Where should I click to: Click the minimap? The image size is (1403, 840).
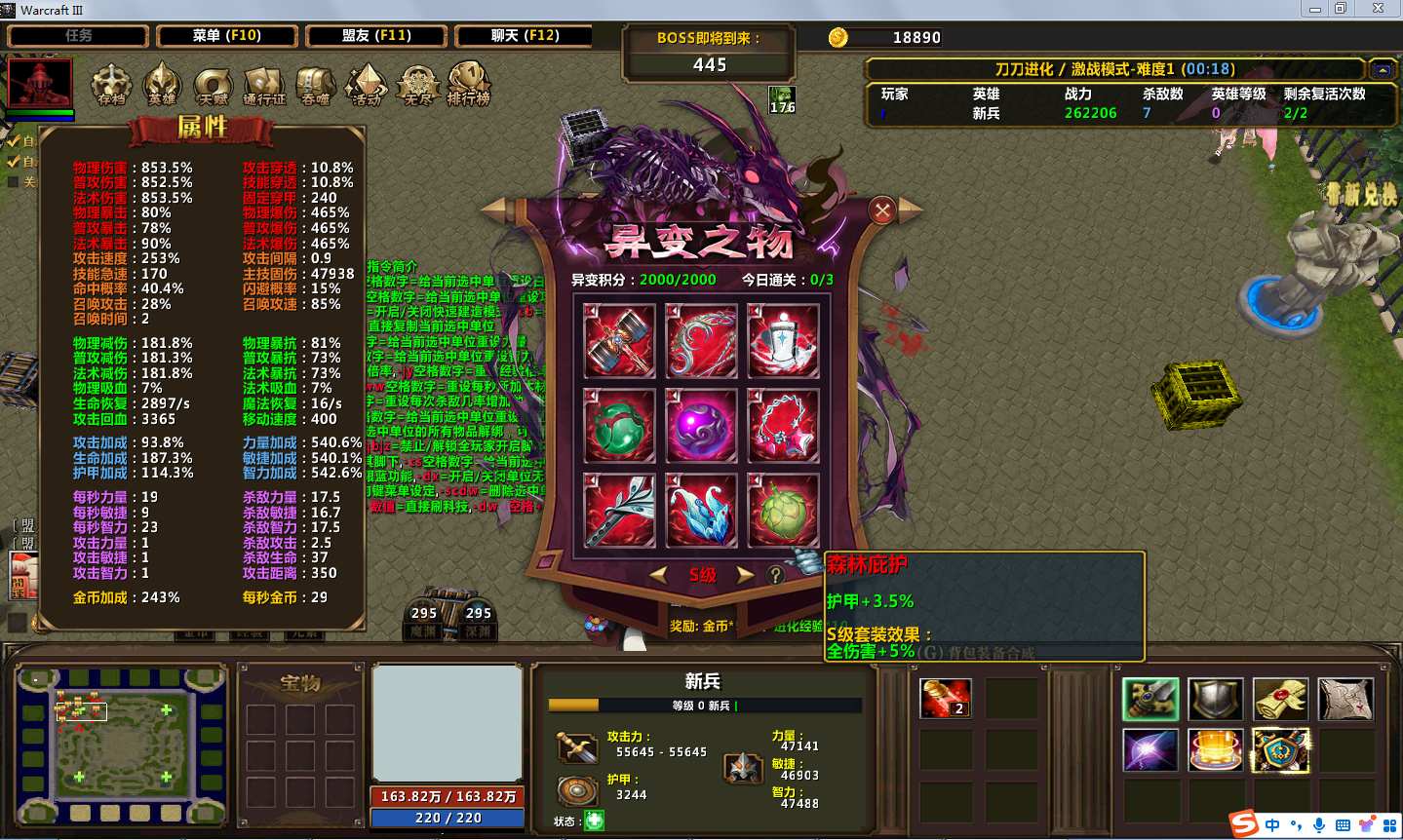(x=121, y=745)
